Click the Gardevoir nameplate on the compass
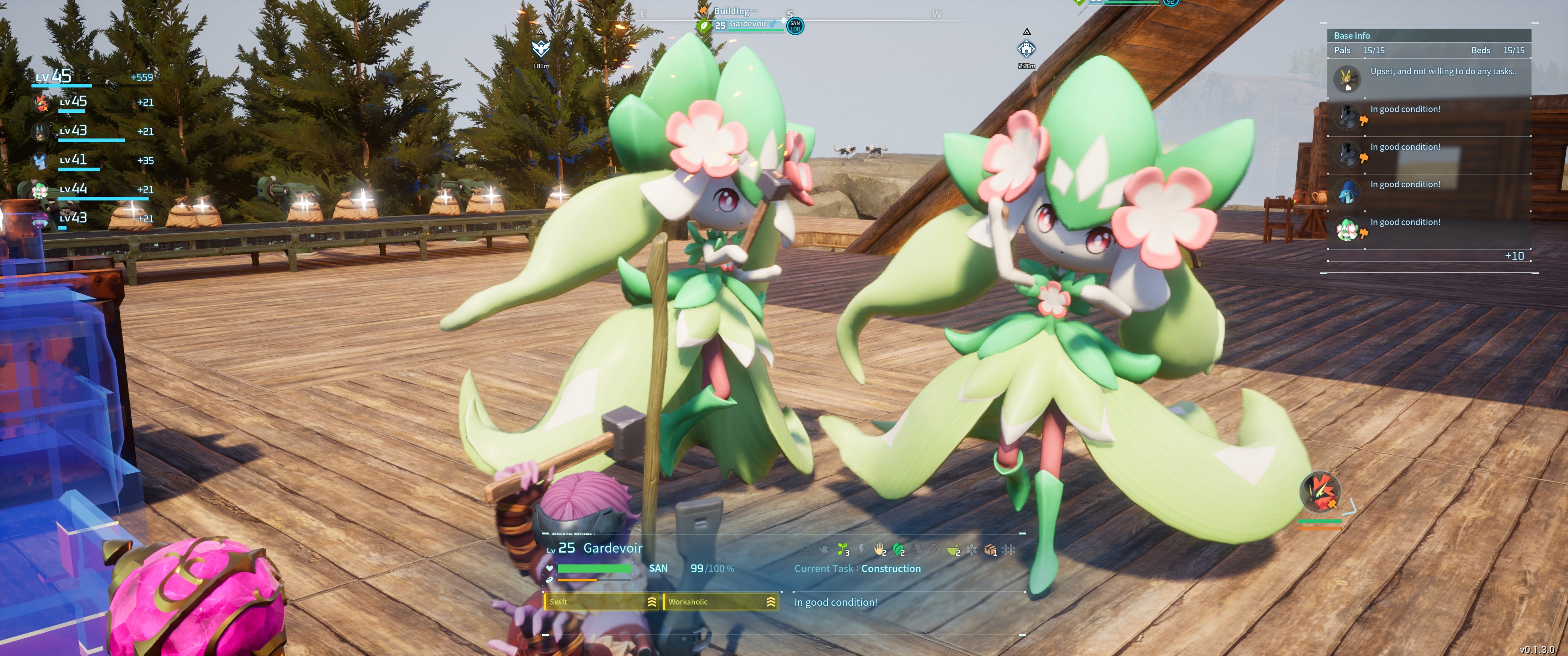The width and height of the screenshot is (1568, 656). tap(749, 25)
